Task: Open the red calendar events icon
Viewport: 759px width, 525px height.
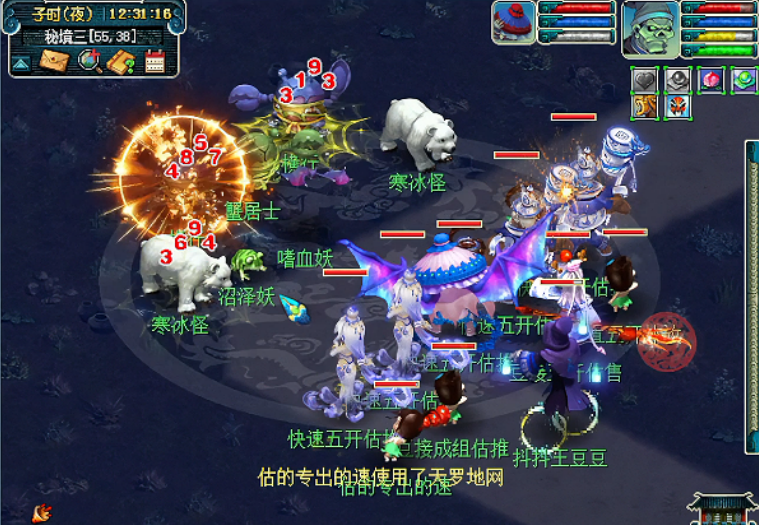Action: (x=154, y=62)
